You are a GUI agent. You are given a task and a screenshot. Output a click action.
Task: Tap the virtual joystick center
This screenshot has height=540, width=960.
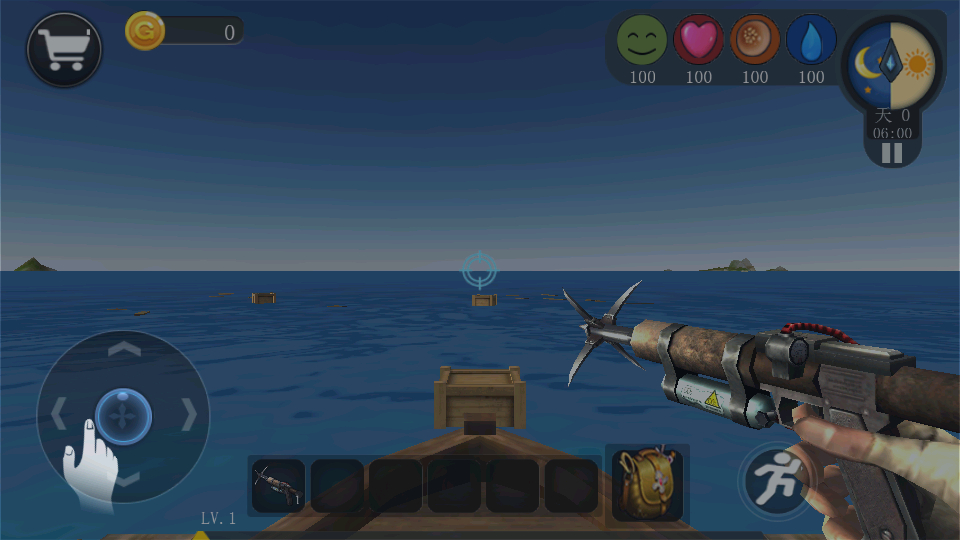coord(123,415)
